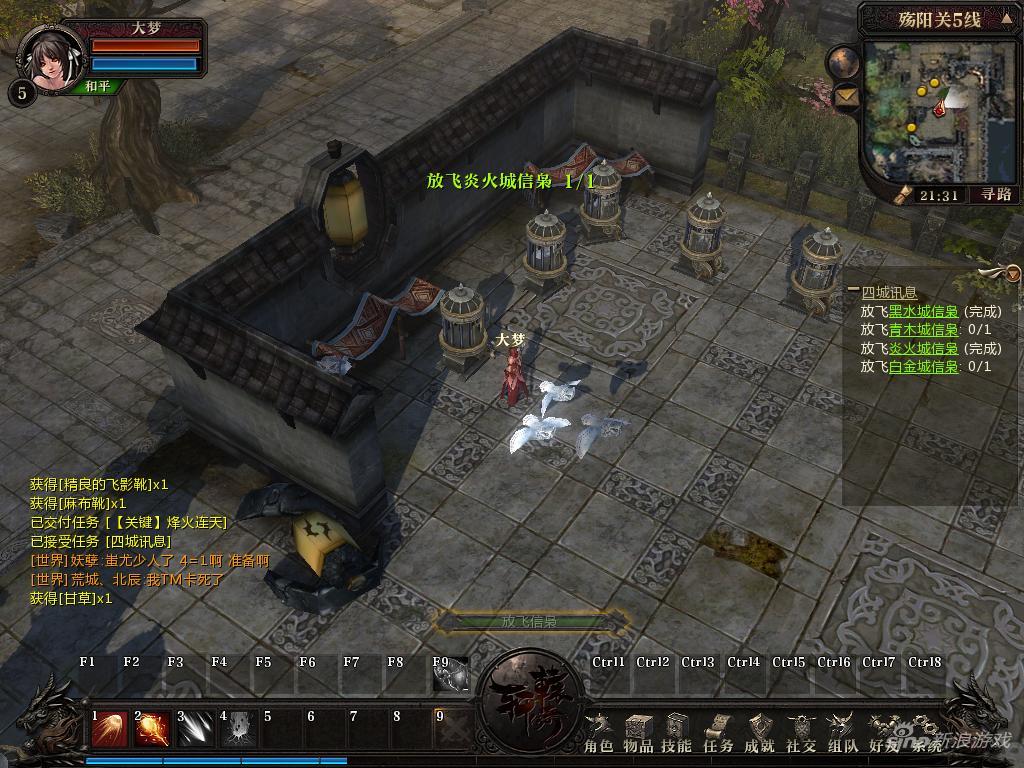Activate the grey burst skill in slot 4
The width and height of the screenshot is (1024, 768).
[240, 729]
